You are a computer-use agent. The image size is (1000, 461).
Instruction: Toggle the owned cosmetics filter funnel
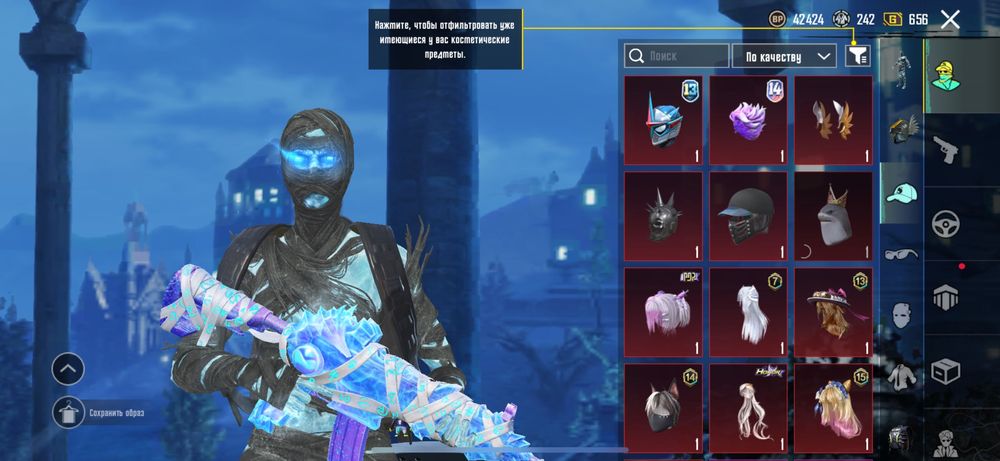857,56
